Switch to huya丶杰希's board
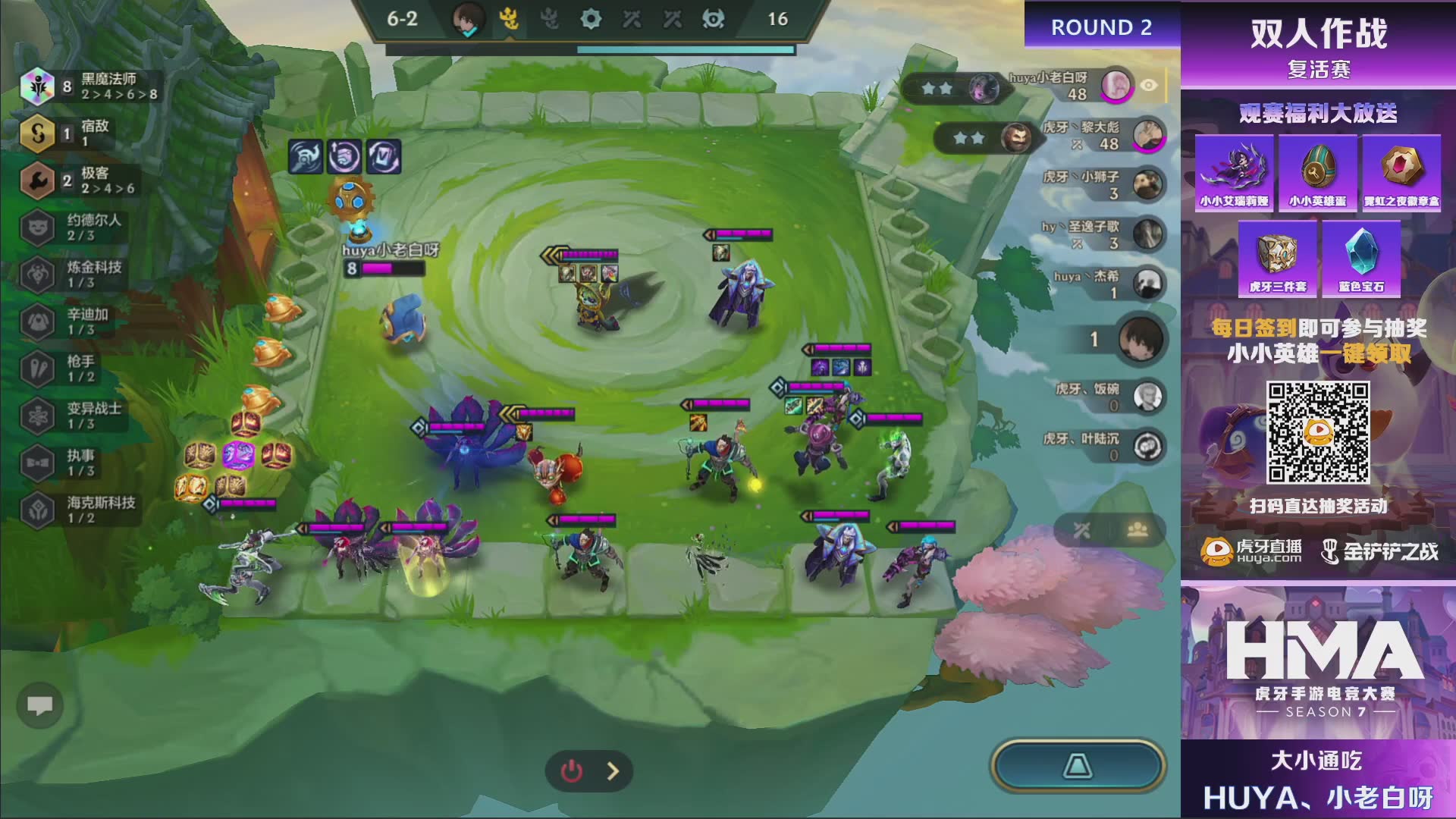This screenshot has height=819, width=1456. [x=1148, y=284]
